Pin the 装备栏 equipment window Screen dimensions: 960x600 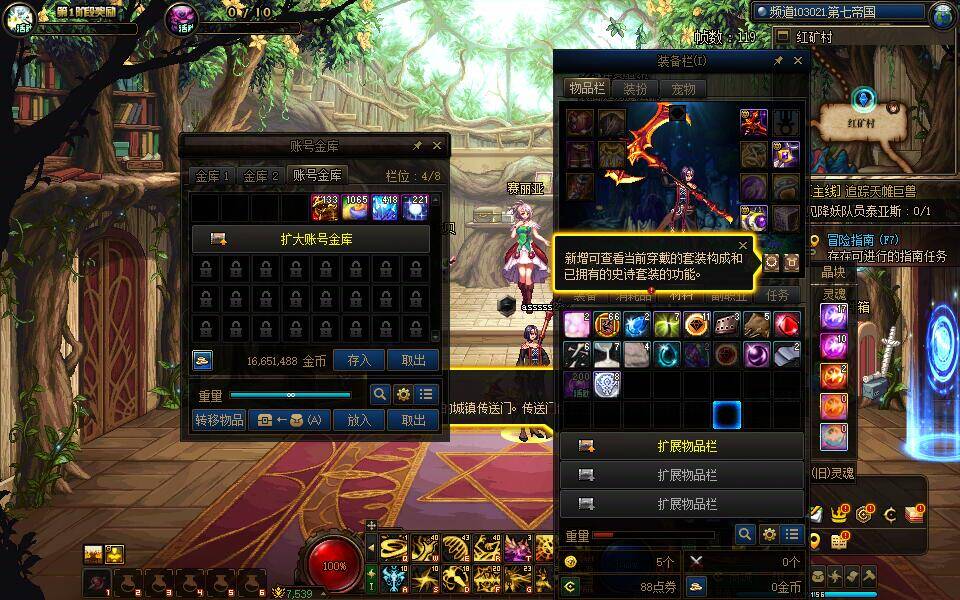(x=778, y=61)
